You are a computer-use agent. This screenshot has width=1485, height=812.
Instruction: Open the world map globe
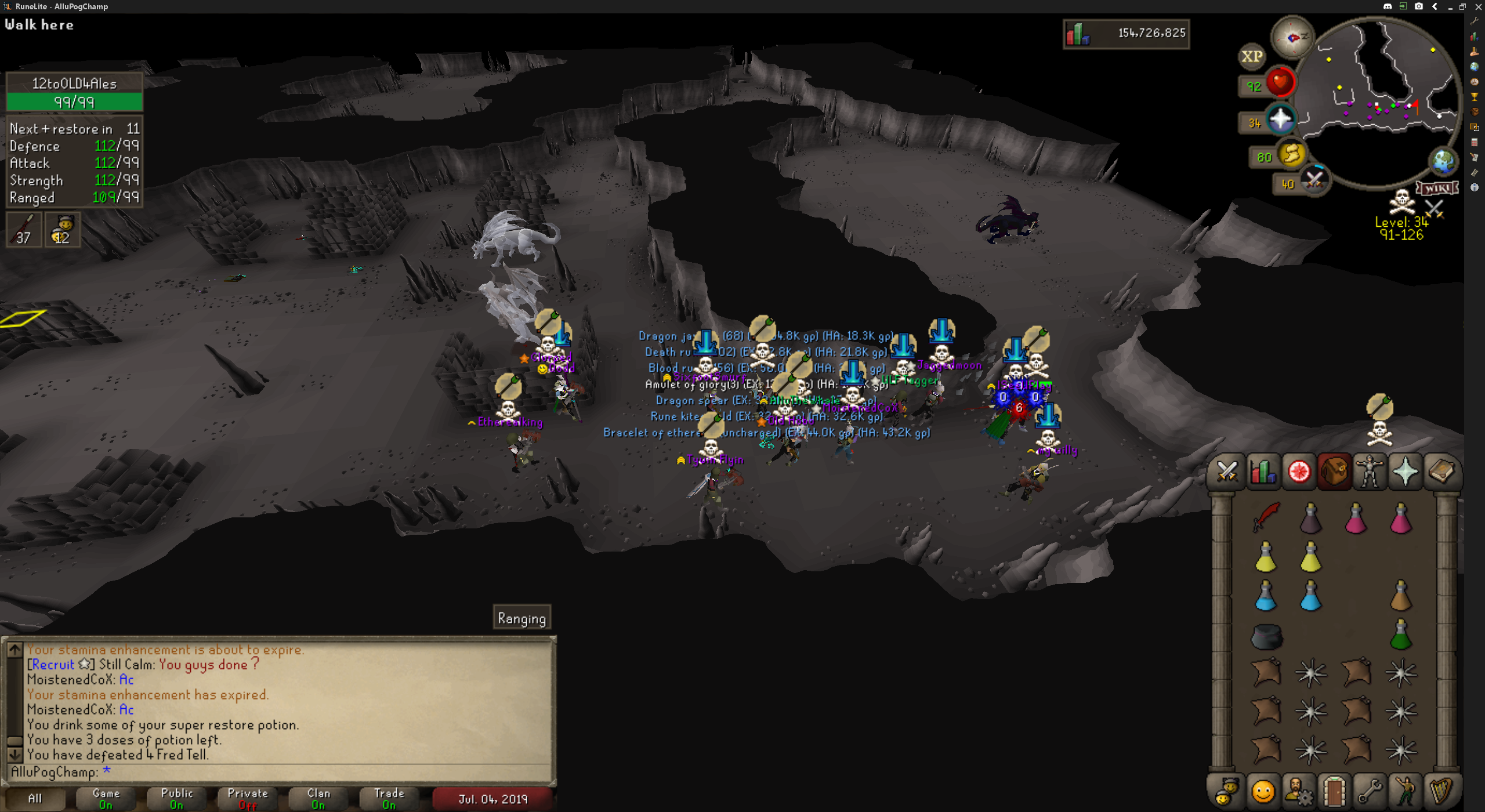1443,161
